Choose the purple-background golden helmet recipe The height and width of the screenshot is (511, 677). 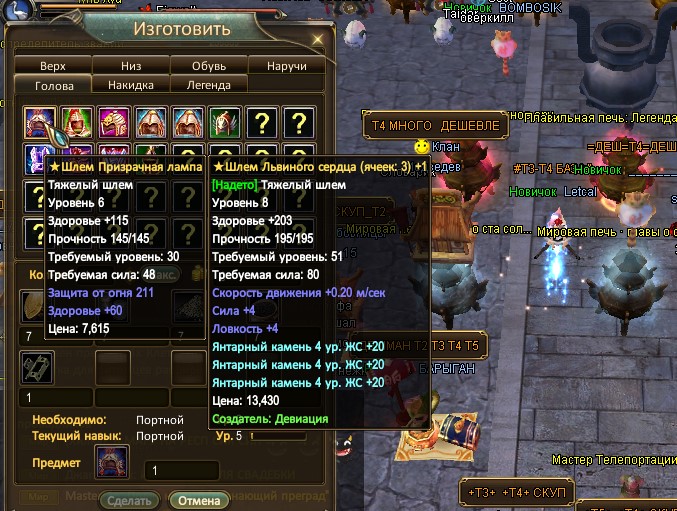[115, 124]
